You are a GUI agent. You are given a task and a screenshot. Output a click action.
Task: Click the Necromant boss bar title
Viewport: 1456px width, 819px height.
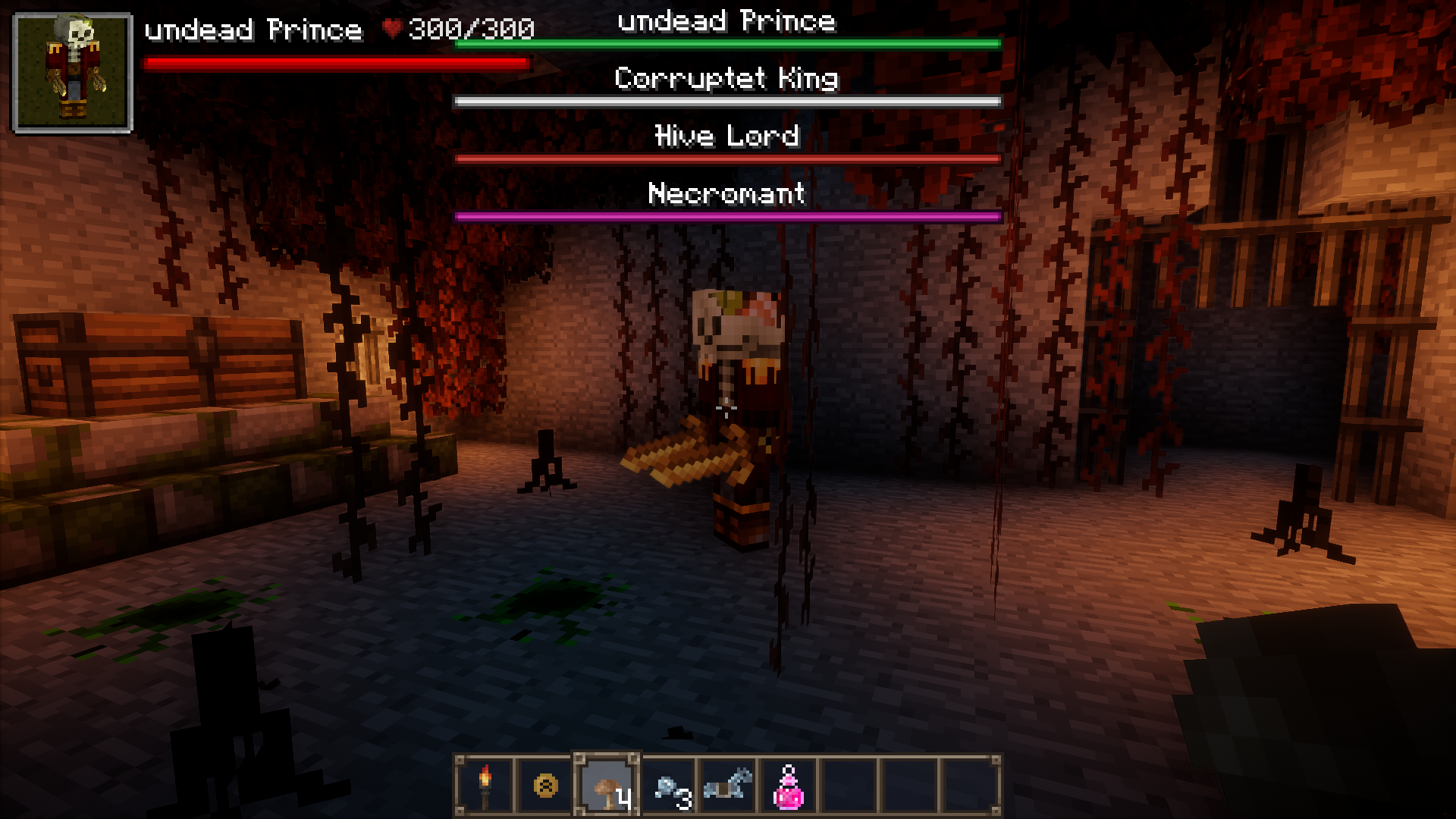tap(726, 195)
